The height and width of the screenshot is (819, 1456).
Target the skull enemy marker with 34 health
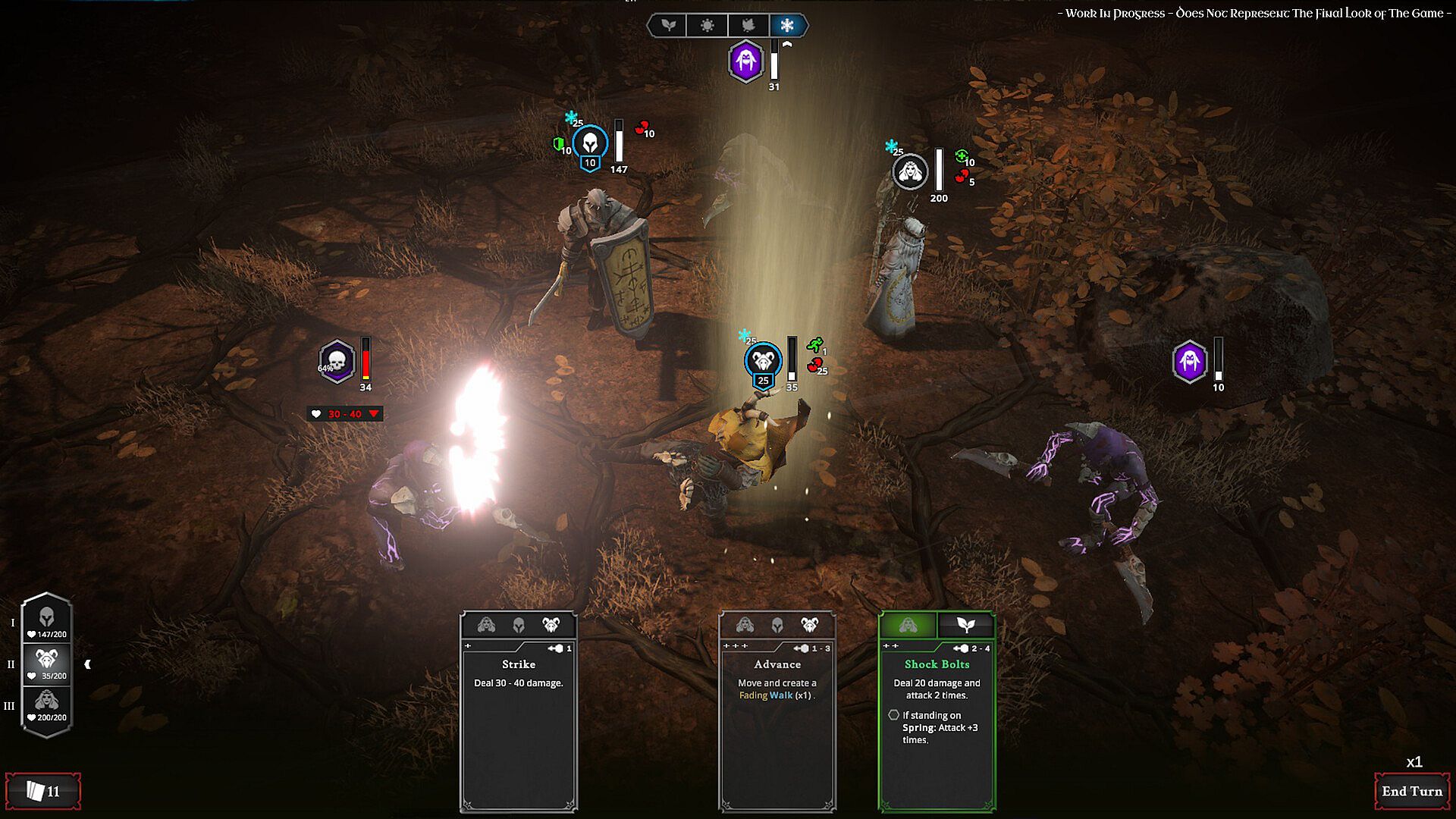tap(337, 362)
